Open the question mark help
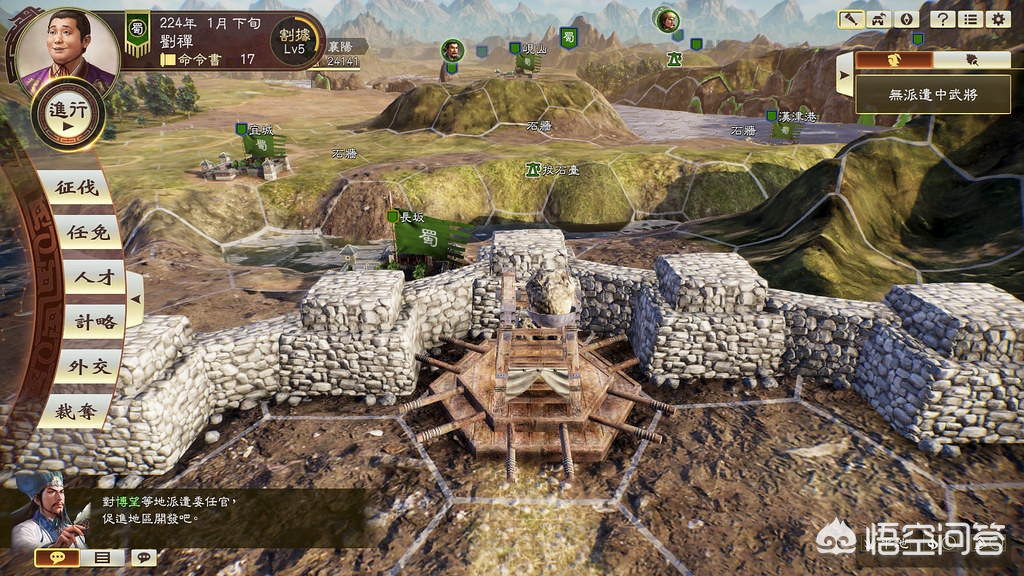This screenshot has height=576, width=1024. 940,19
